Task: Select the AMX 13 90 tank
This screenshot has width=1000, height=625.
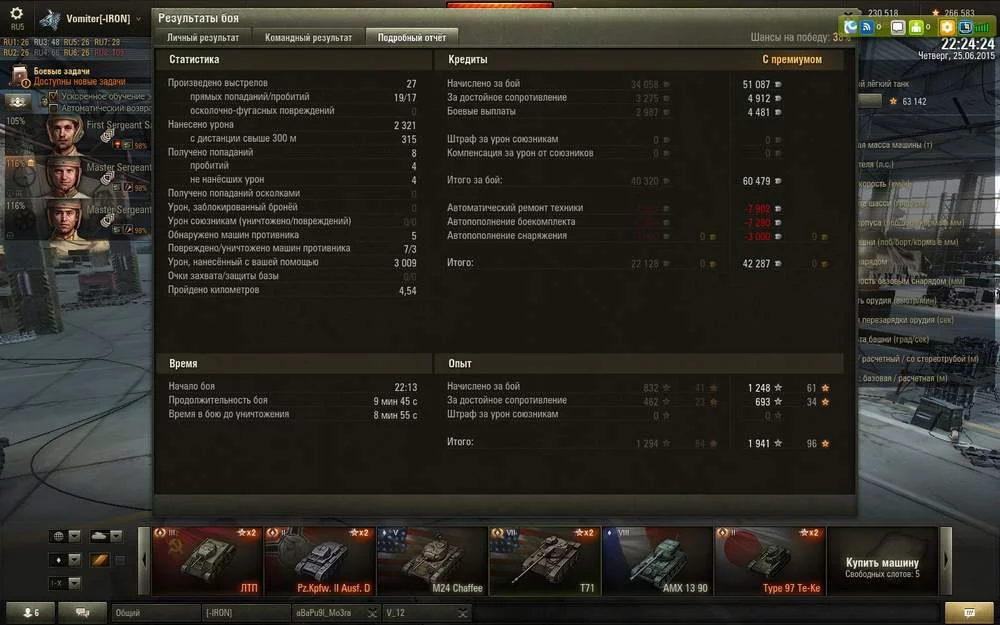Action: (x=657, y=561)
